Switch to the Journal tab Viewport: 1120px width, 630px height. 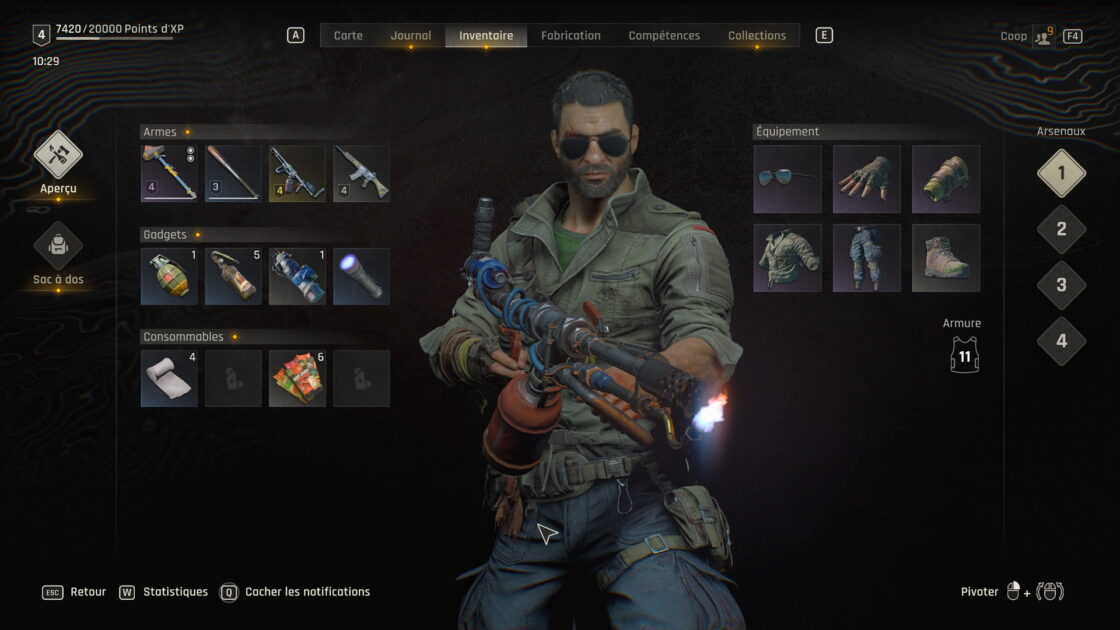click(x=410, y=36)
